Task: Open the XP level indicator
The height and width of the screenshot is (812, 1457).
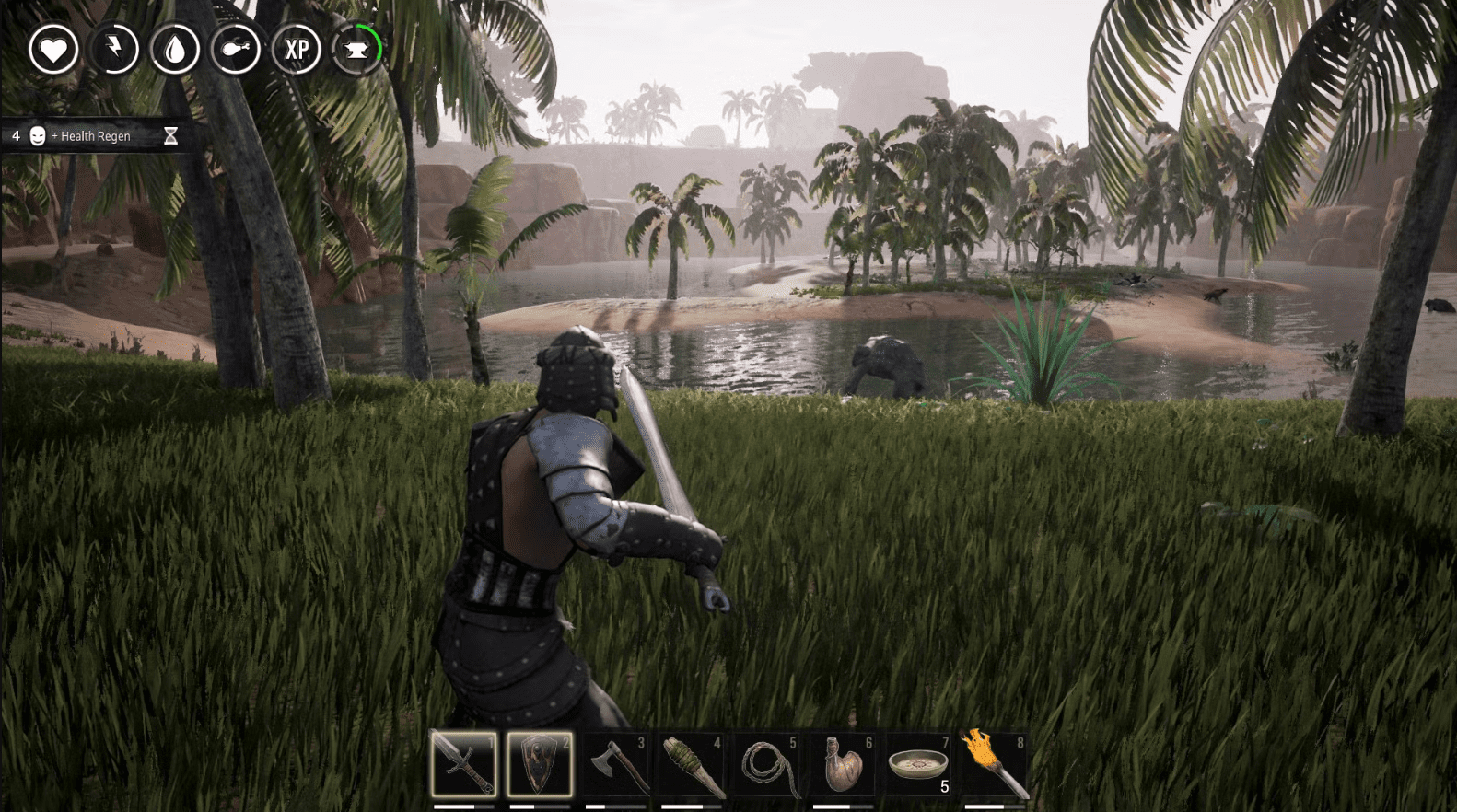Action: (x=297, y=50)
